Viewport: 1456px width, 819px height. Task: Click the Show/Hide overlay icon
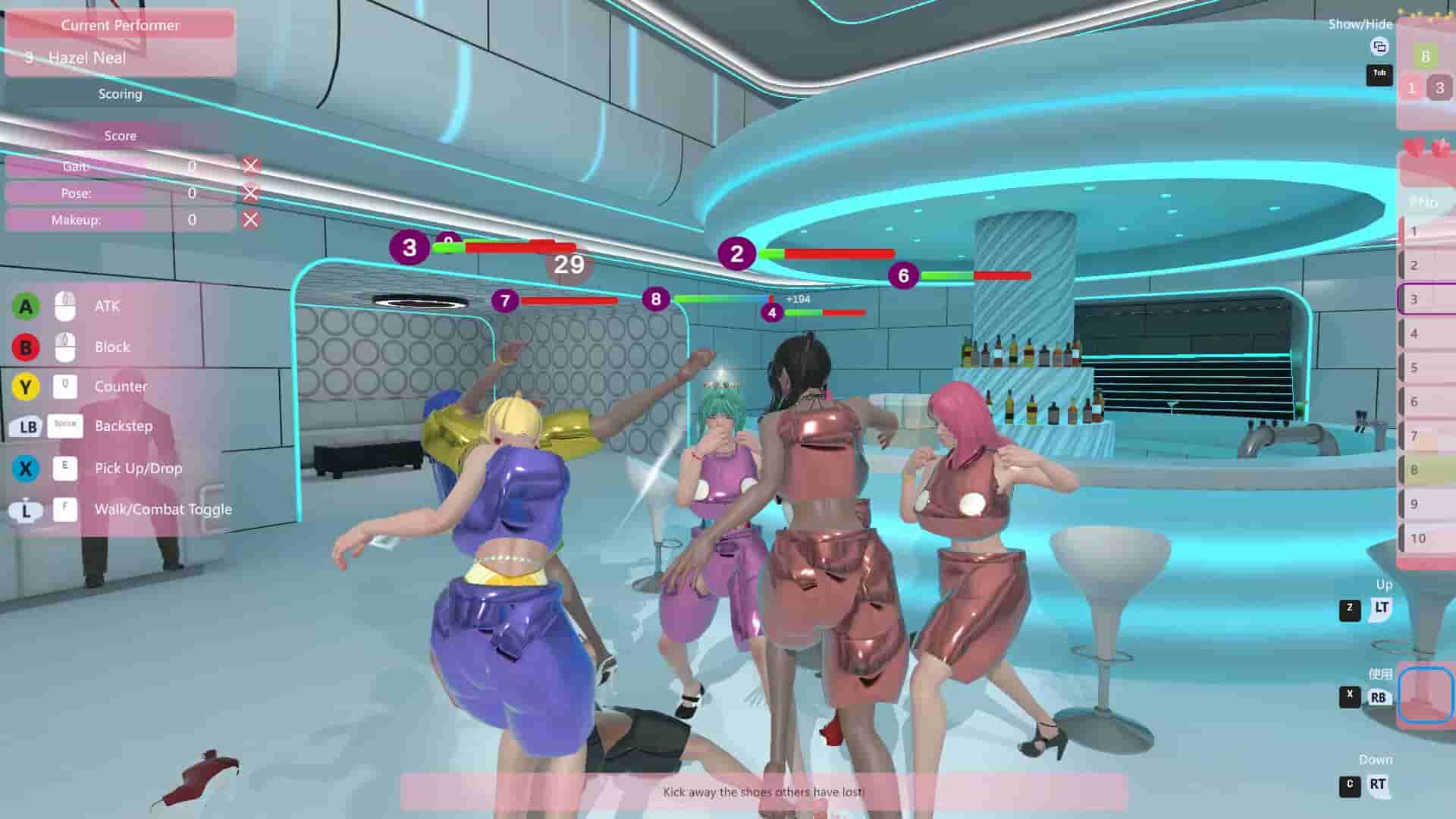coord(1379,47)
